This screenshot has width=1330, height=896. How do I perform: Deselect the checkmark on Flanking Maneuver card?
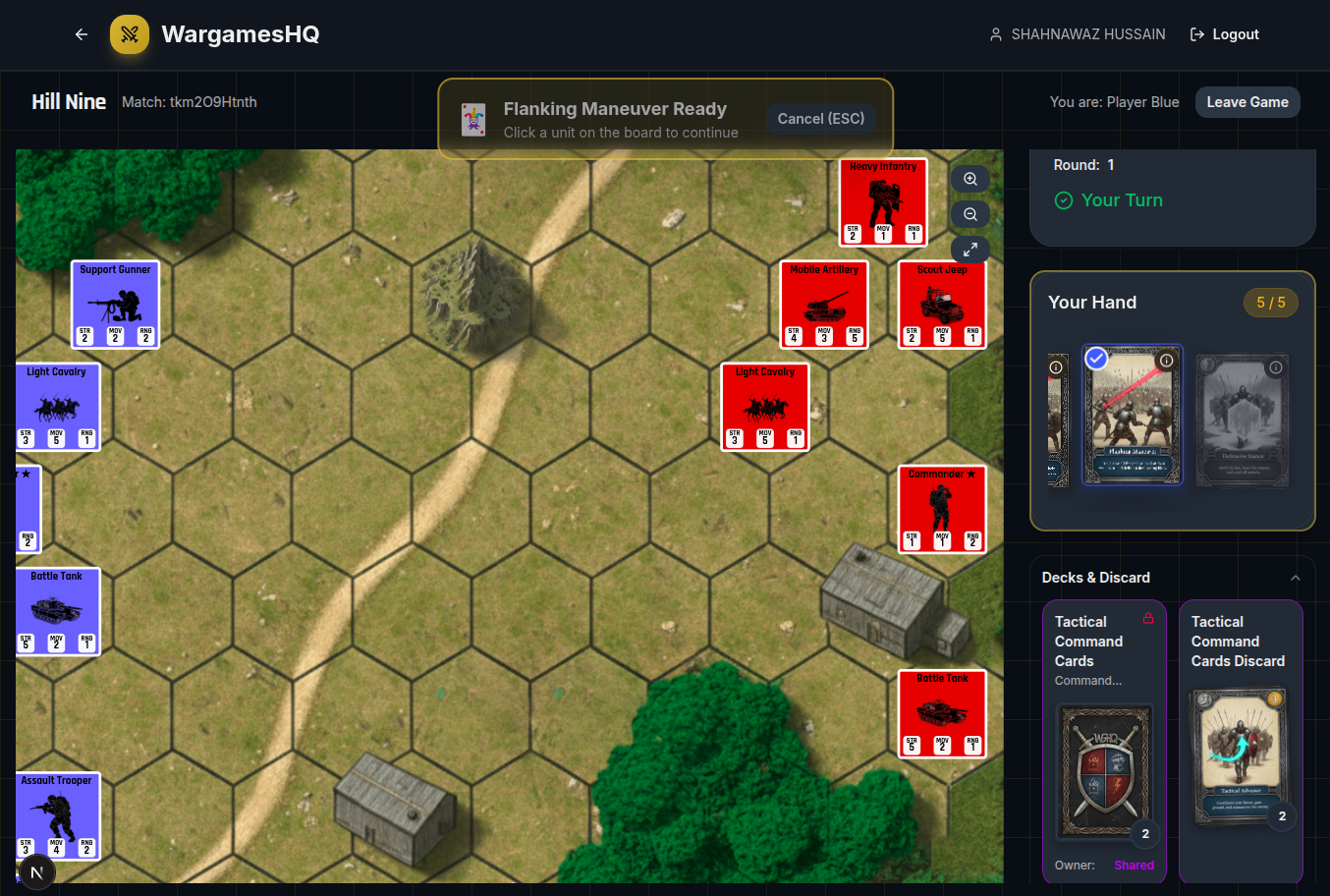[1095, 359]
